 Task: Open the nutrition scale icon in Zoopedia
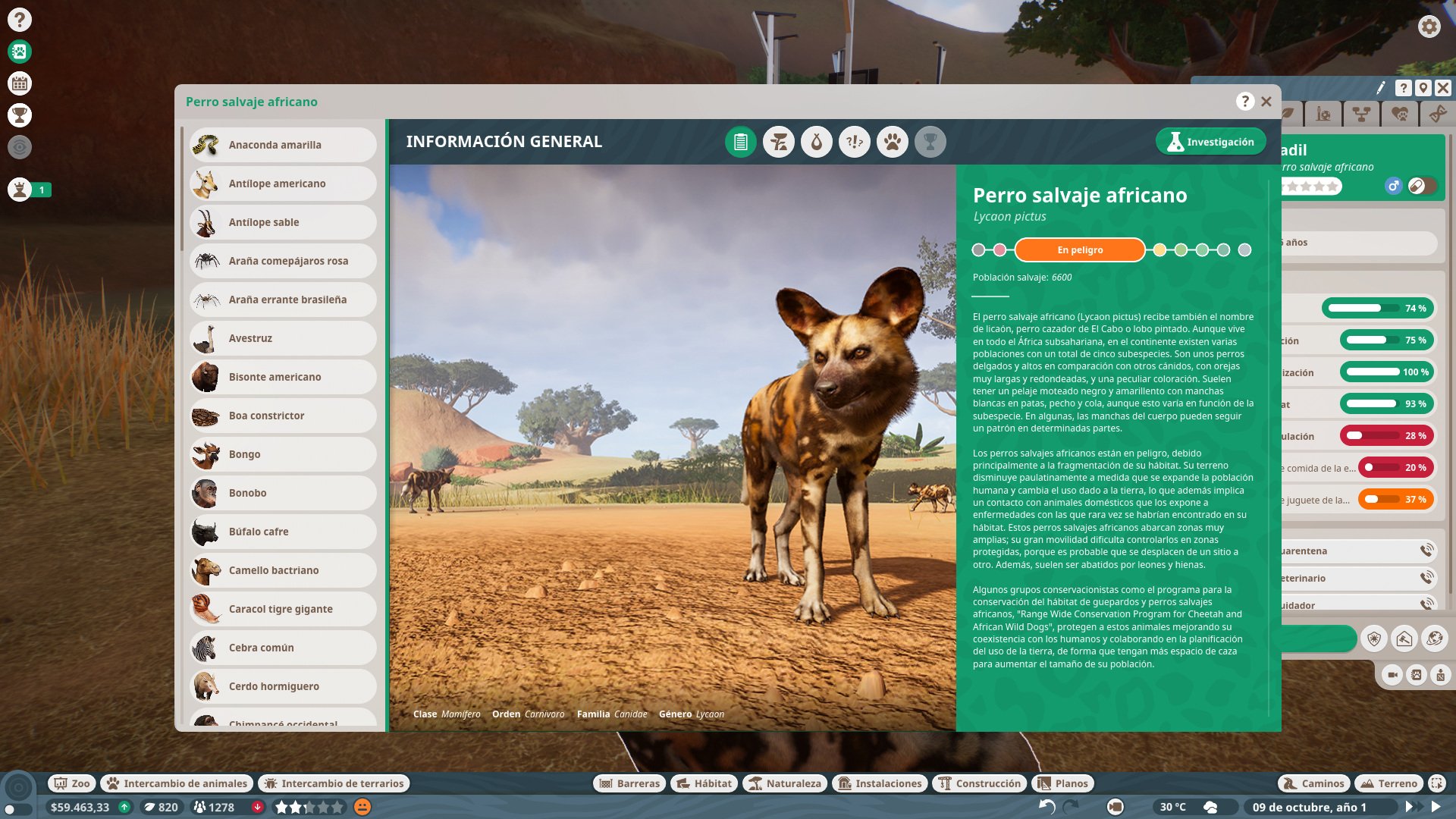point(778,141)
